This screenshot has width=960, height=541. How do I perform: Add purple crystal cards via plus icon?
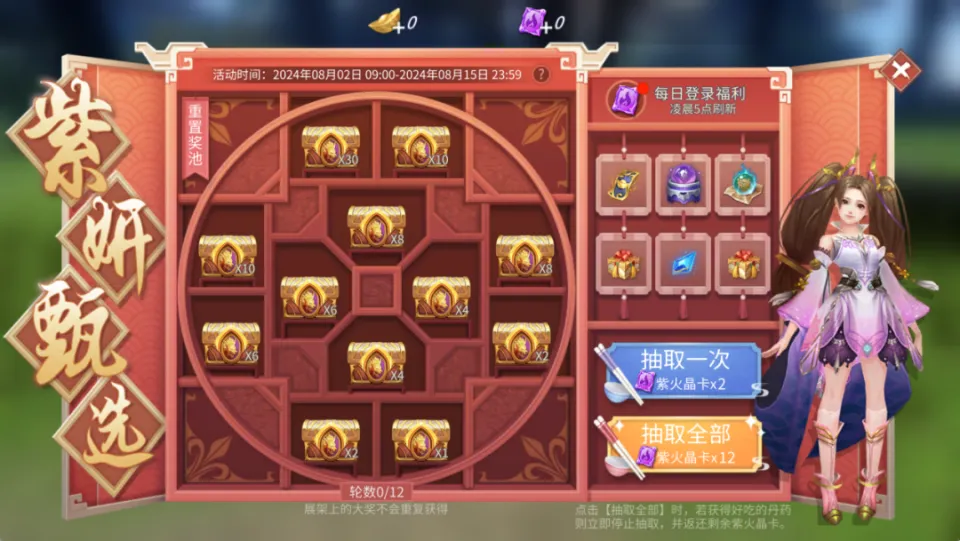coord(546,26)
